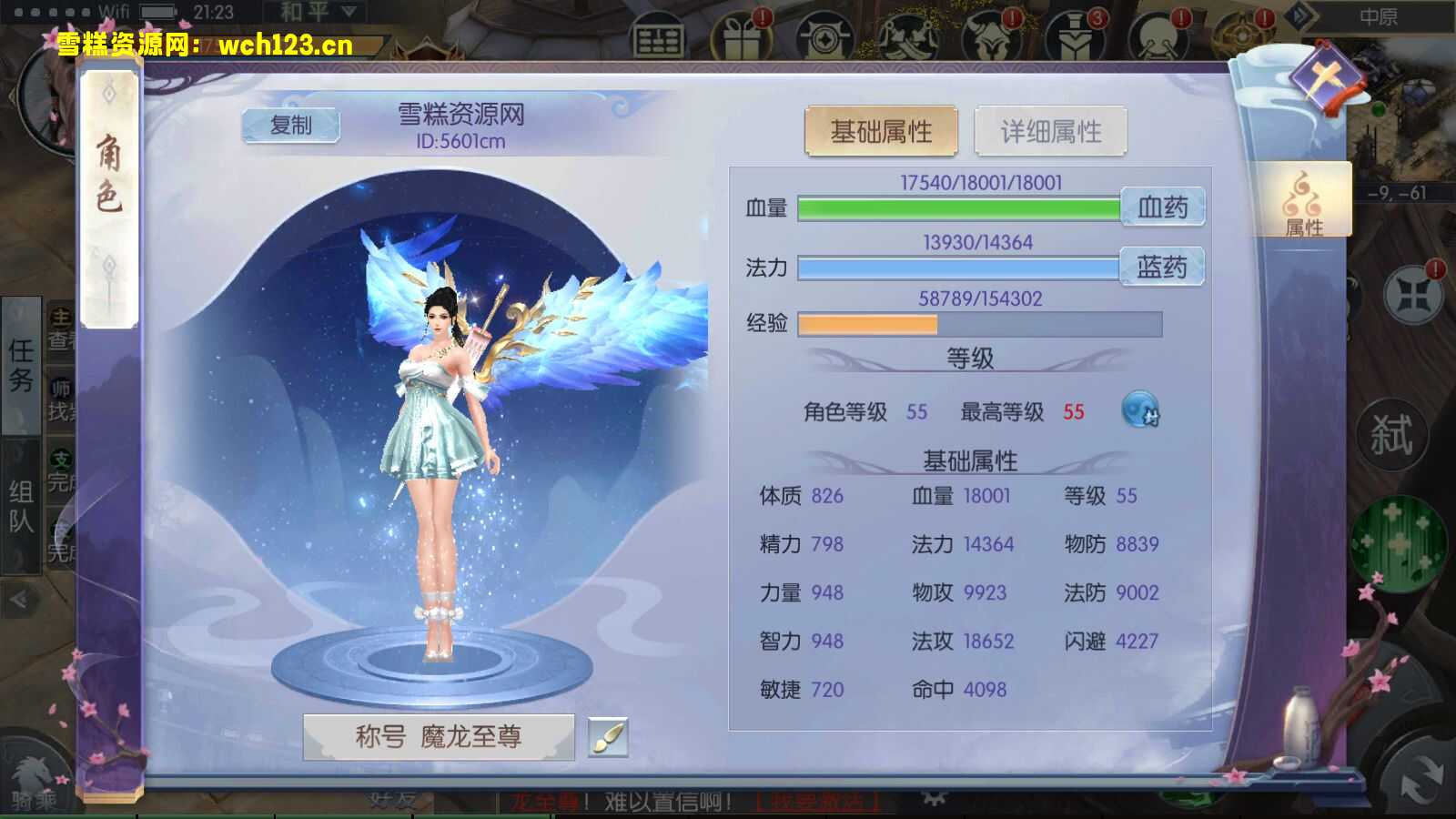The image size is (1456, 819).
Task: Click the brush icon next to title 魔龙至尊
Action: pyautogui.click(x=608, y=738)
